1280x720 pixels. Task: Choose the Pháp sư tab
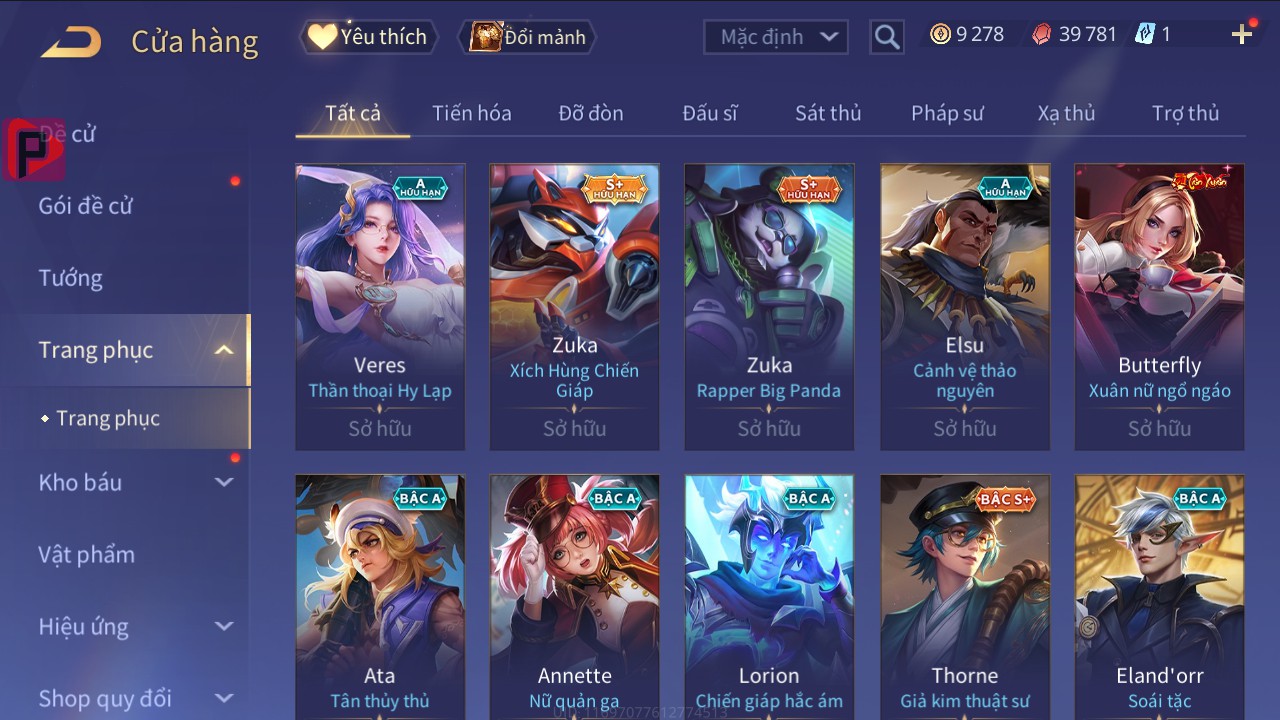947,113
